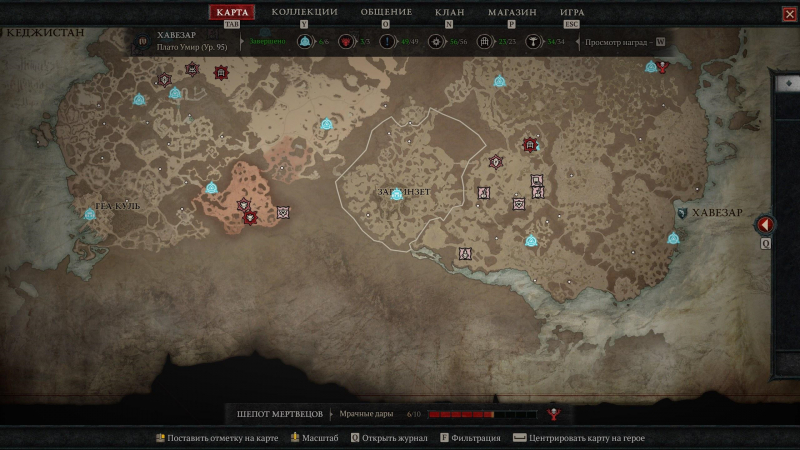Open the Фильтрация map filter
Screen dimensions: 800x450
pos(470,438)
